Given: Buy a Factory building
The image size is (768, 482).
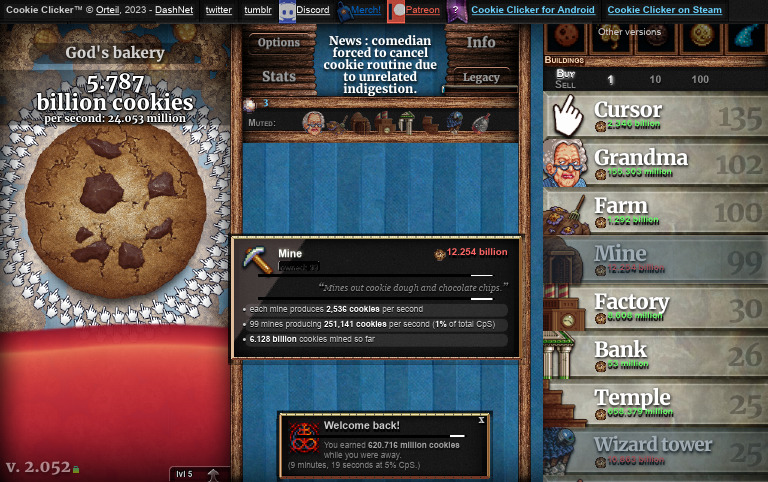Looking at the screenshot, I should tap(655, 307).
